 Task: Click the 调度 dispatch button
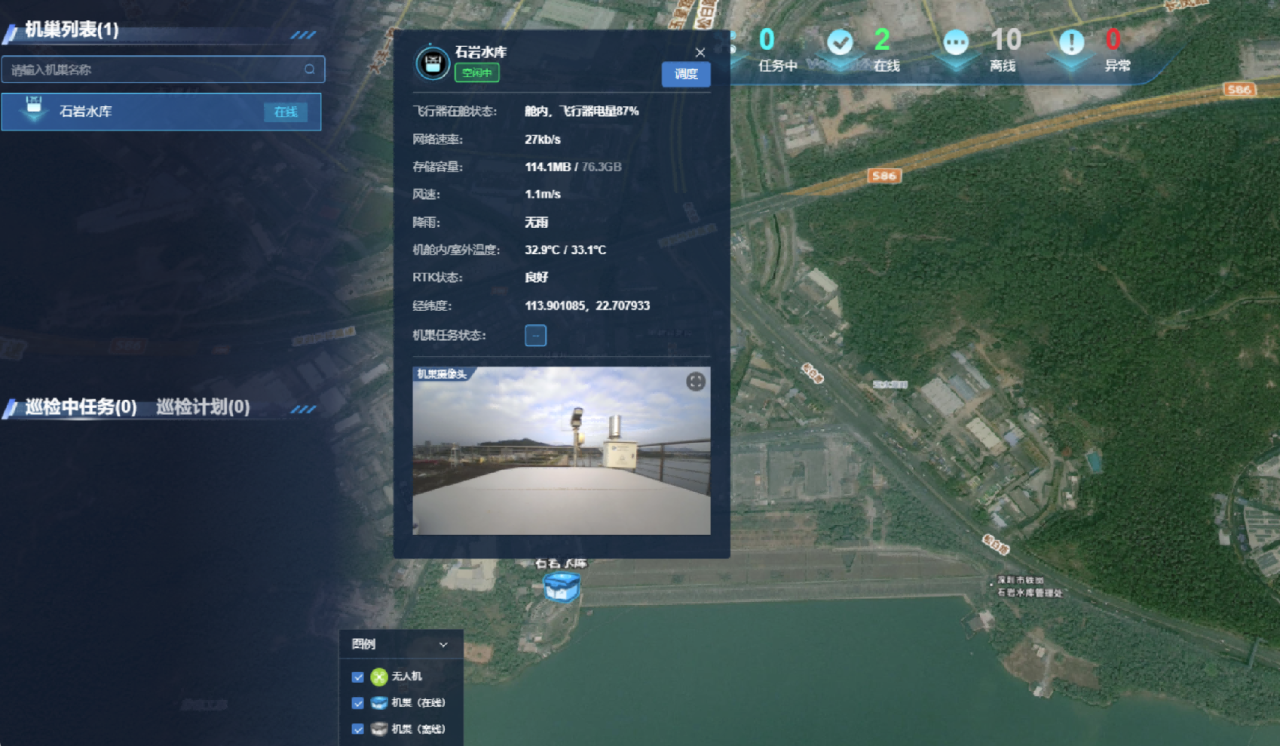686,74
